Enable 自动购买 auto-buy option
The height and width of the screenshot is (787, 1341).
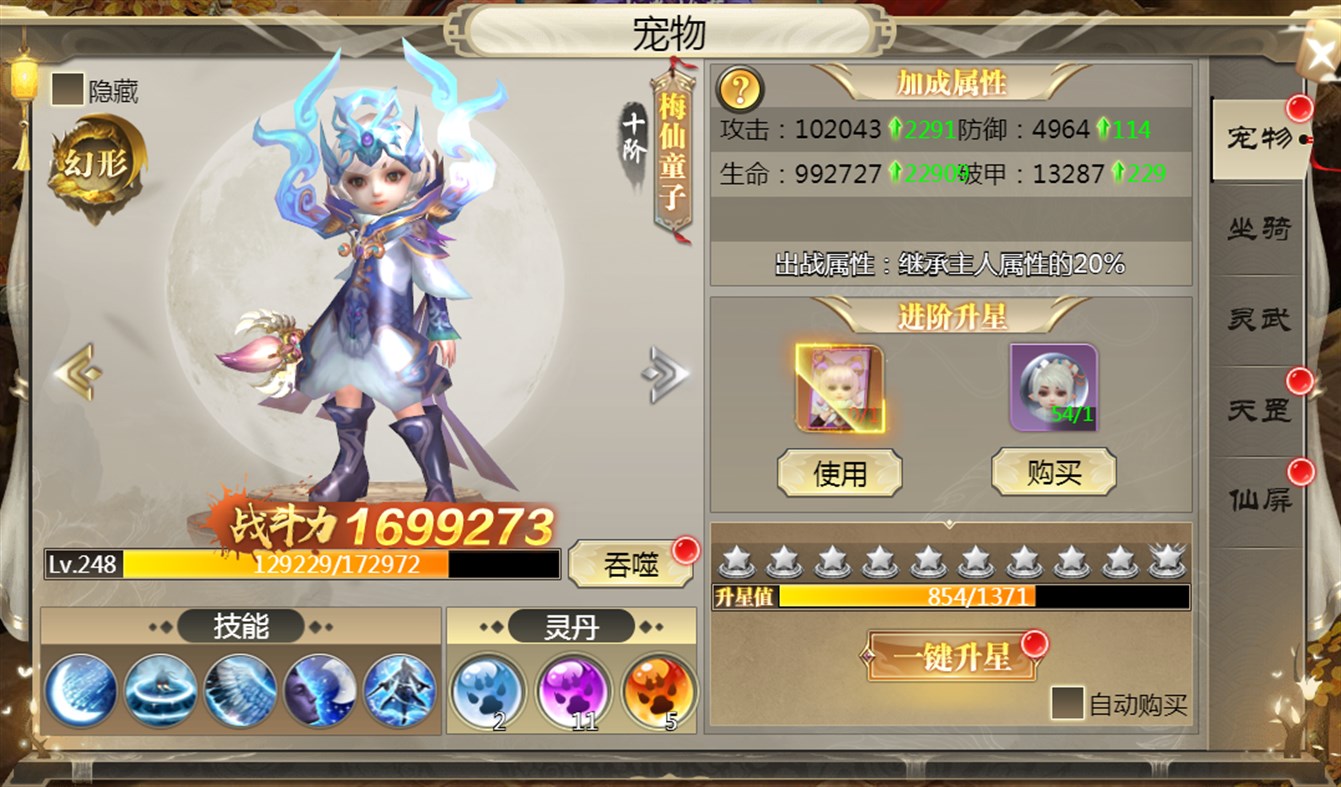[1066, 702]
